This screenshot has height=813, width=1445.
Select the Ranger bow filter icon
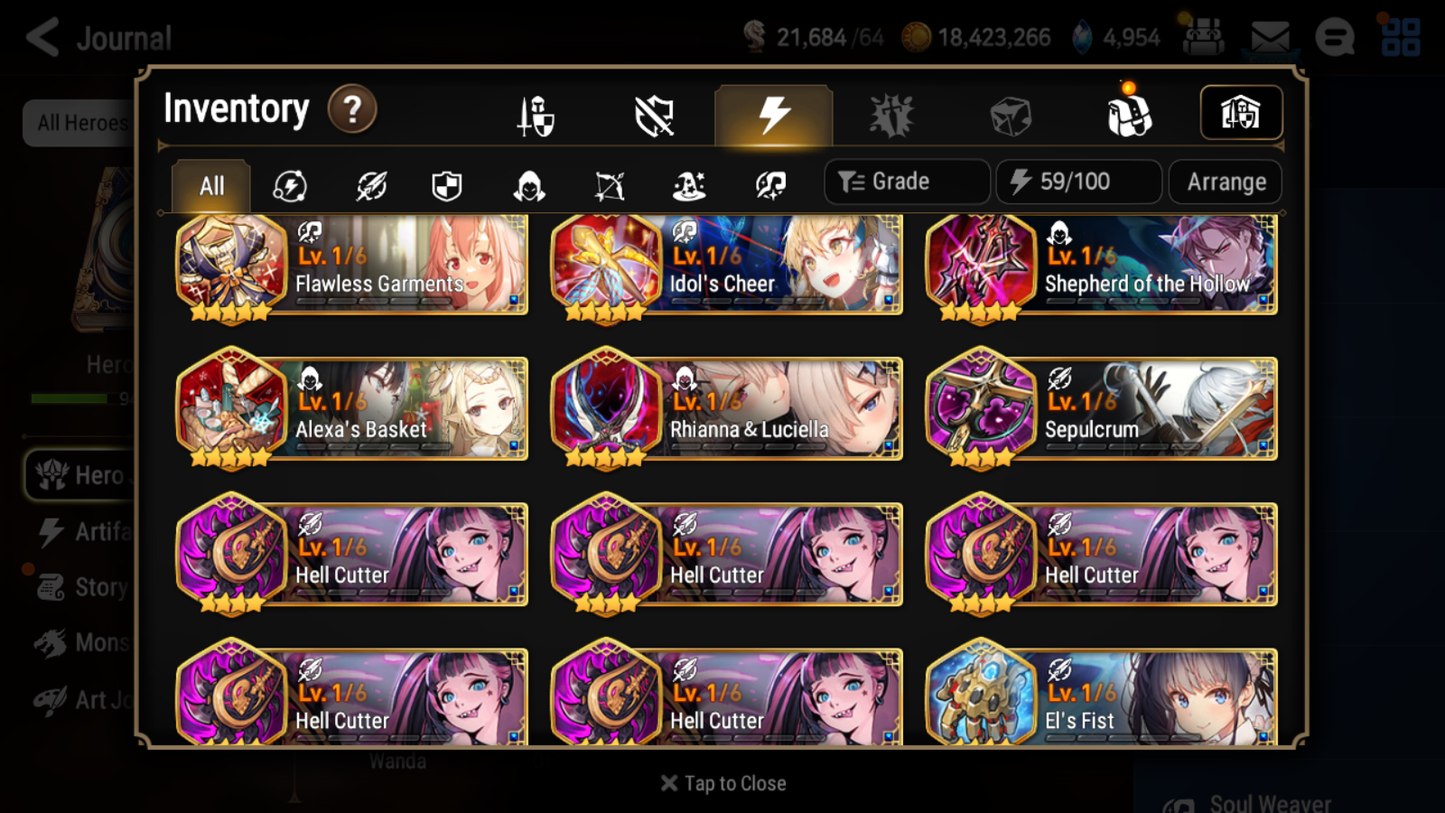(608, 183)
